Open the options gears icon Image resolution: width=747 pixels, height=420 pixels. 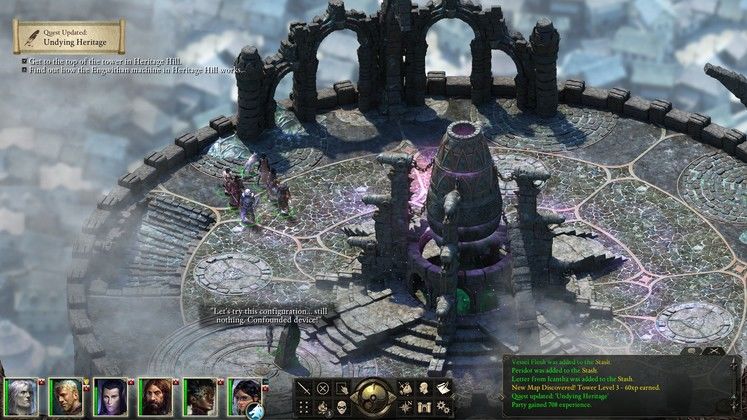click(441, 407)
